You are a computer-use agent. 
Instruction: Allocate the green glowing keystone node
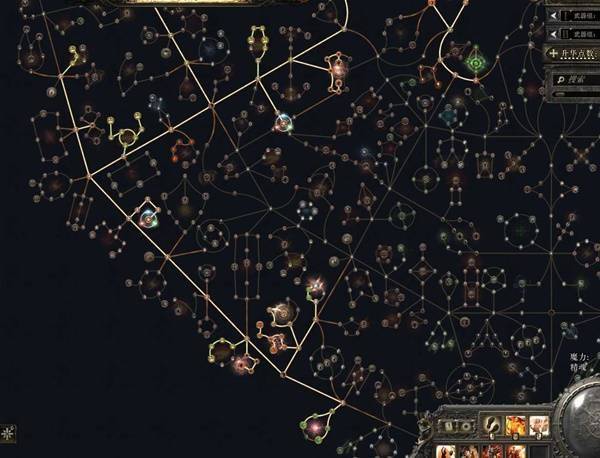tap(476, 63)
